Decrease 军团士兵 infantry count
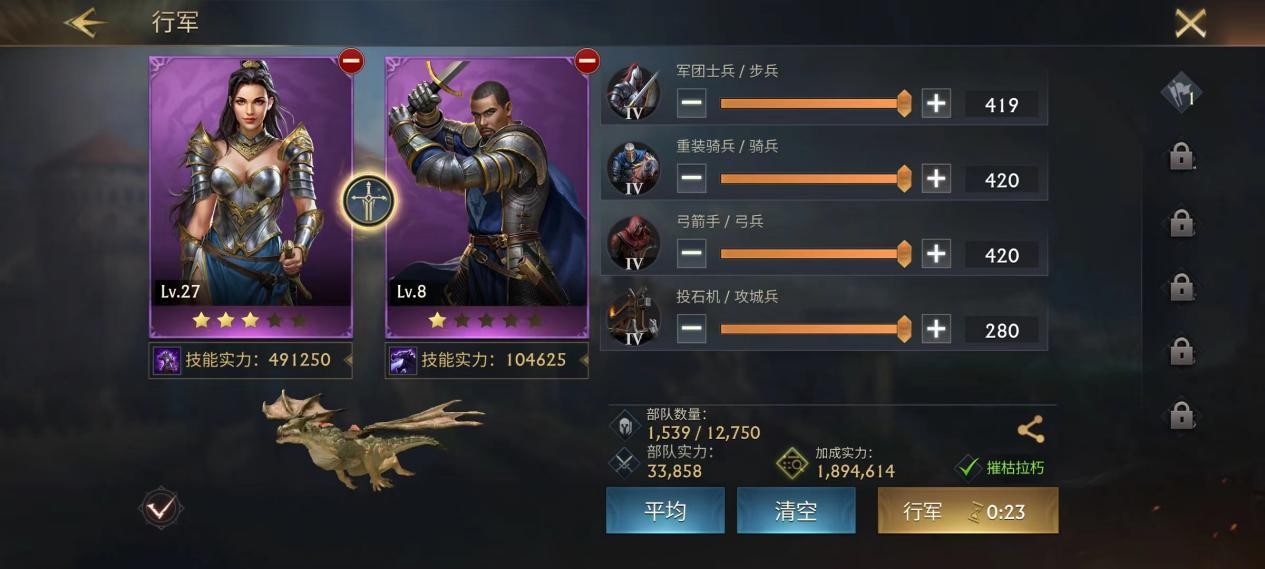The image size is (1265, 569). point(691,103)
